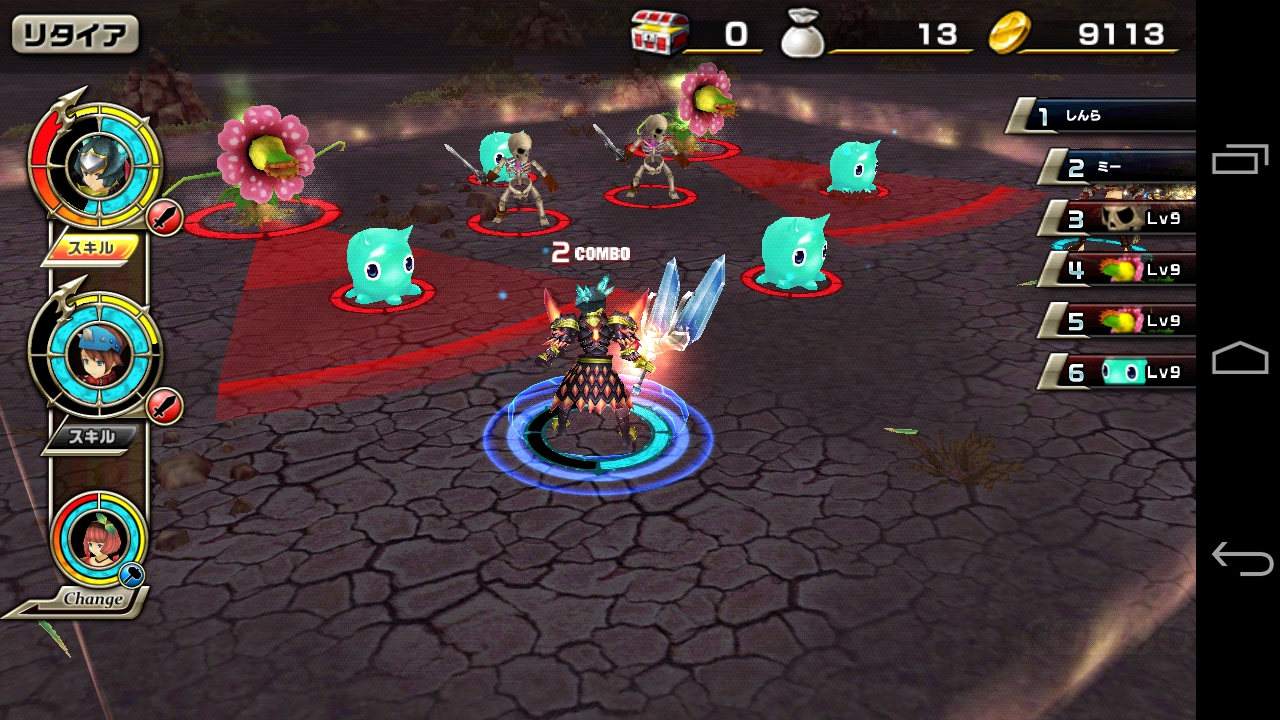Screen dimensions: 1280x720
Task: Activate the highlighted yellow スキル button
Action: click(90, 248)
